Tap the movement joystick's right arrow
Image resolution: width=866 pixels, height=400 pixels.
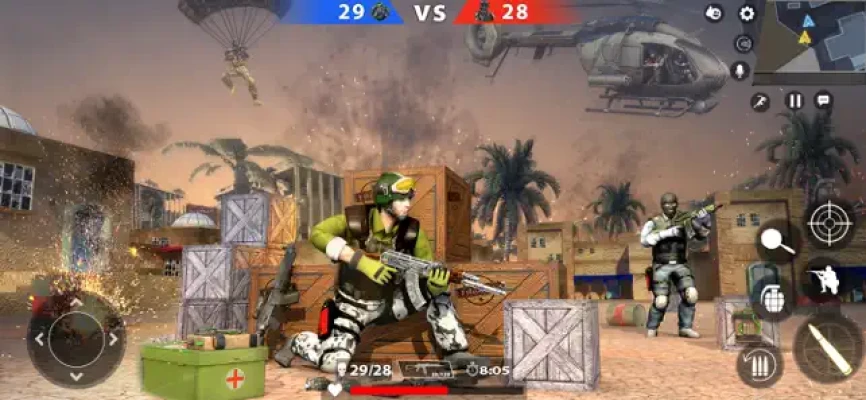click(112, 338)
